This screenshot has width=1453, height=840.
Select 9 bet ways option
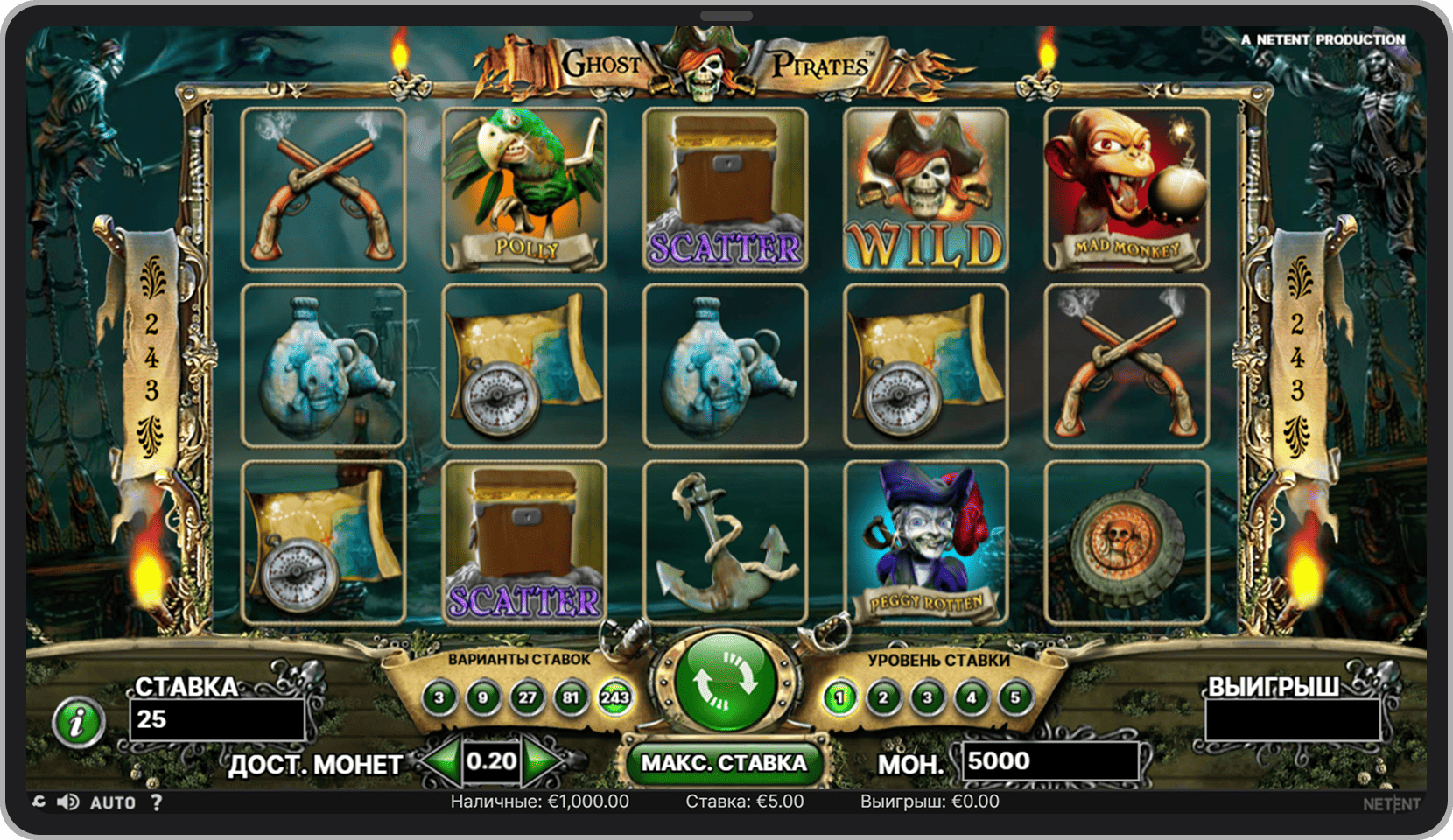(x=483, y=697)
